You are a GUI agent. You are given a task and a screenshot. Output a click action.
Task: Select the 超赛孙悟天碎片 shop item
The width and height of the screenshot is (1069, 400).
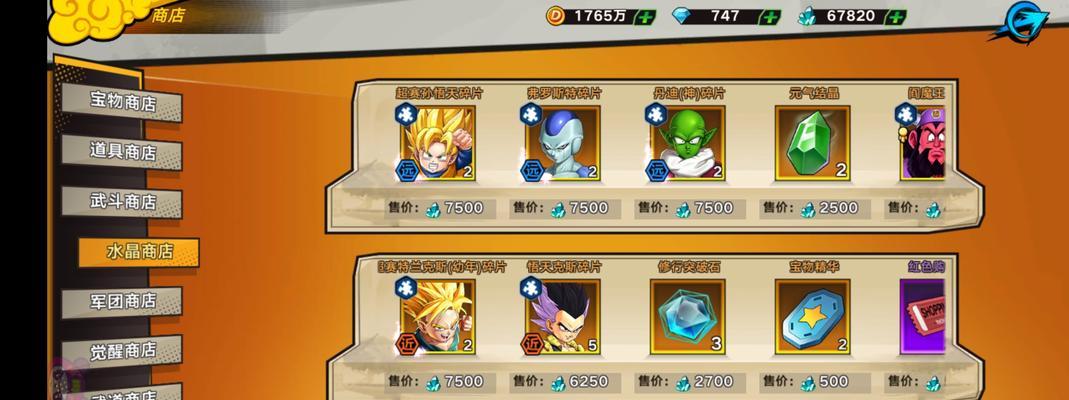coord(438,142)
